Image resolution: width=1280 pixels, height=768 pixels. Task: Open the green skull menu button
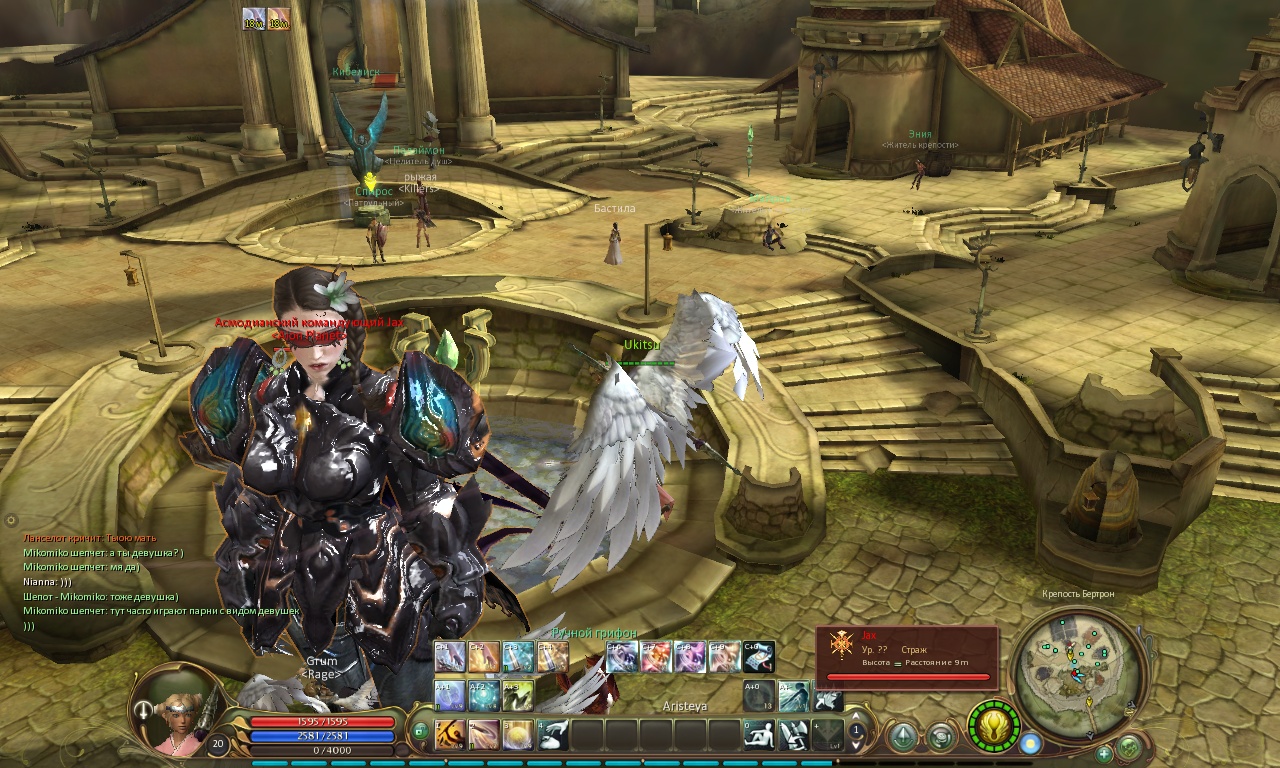[x=1129, y=747]
